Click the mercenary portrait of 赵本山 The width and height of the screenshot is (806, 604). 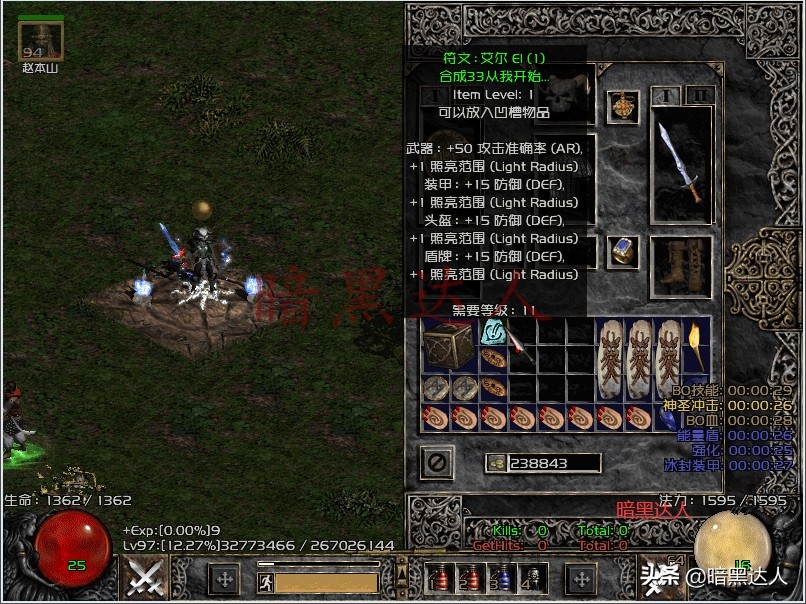[x=41, y=40]
